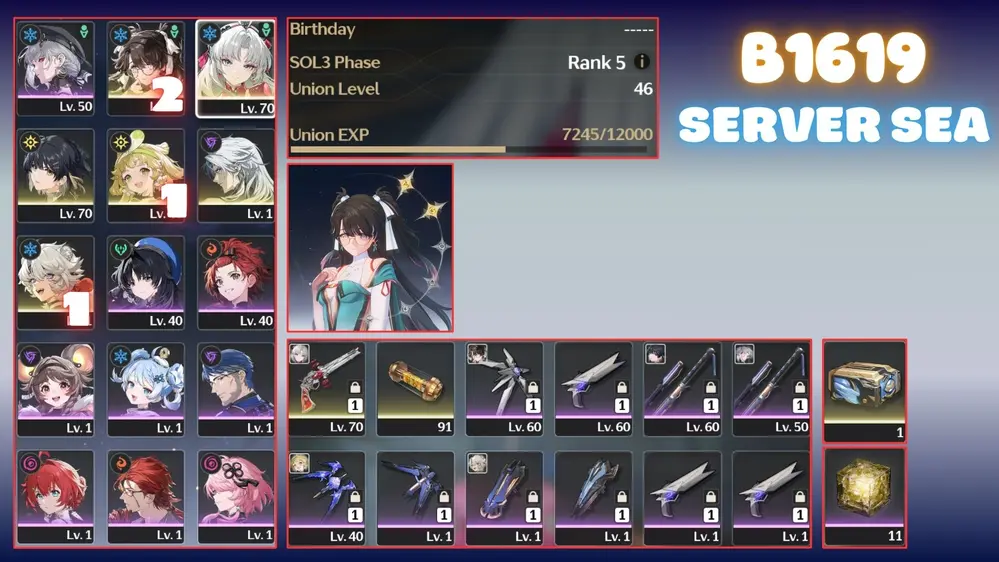The image size is (999, 562).
Task: Choose the Lv. 40 blue weapon slot
Action: click(327, 497)
